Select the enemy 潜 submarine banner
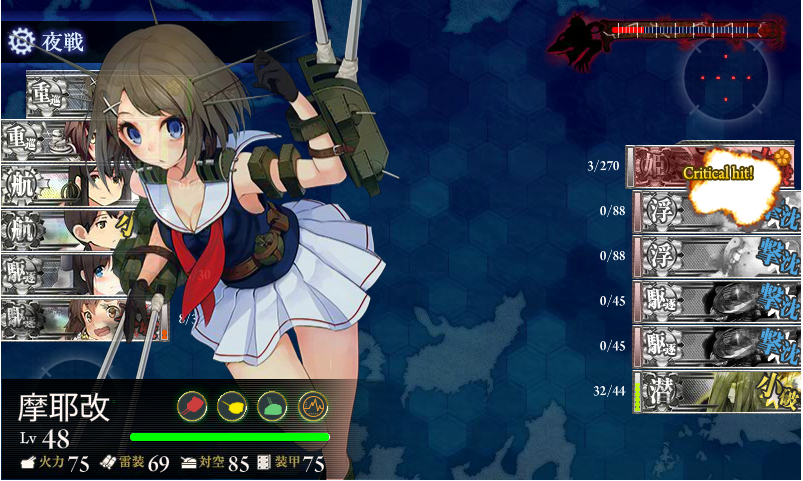This screenshot has width=803, height=481. point(716,391)
